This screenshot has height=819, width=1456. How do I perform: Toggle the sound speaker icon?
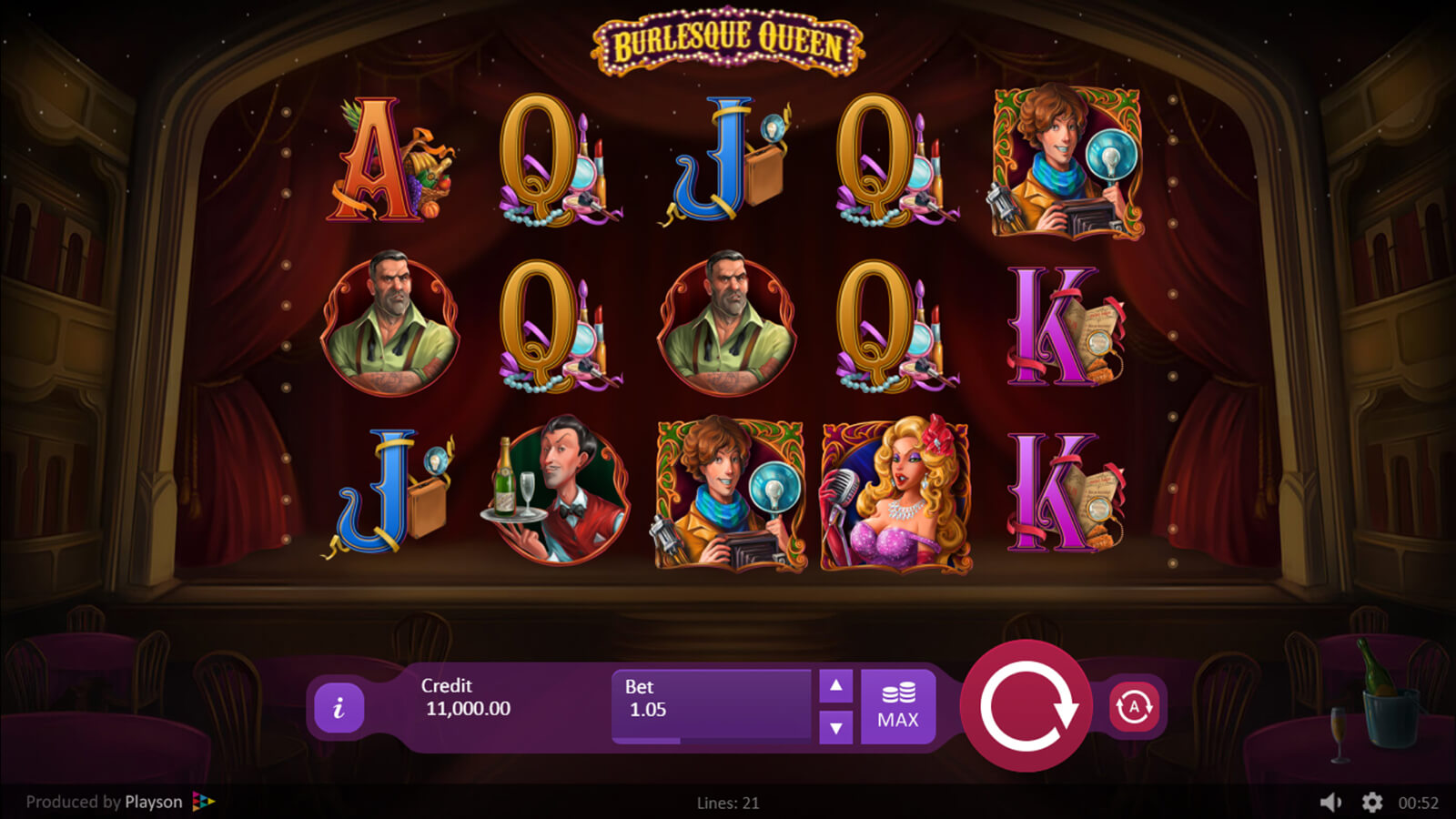tap(1330, 802)
